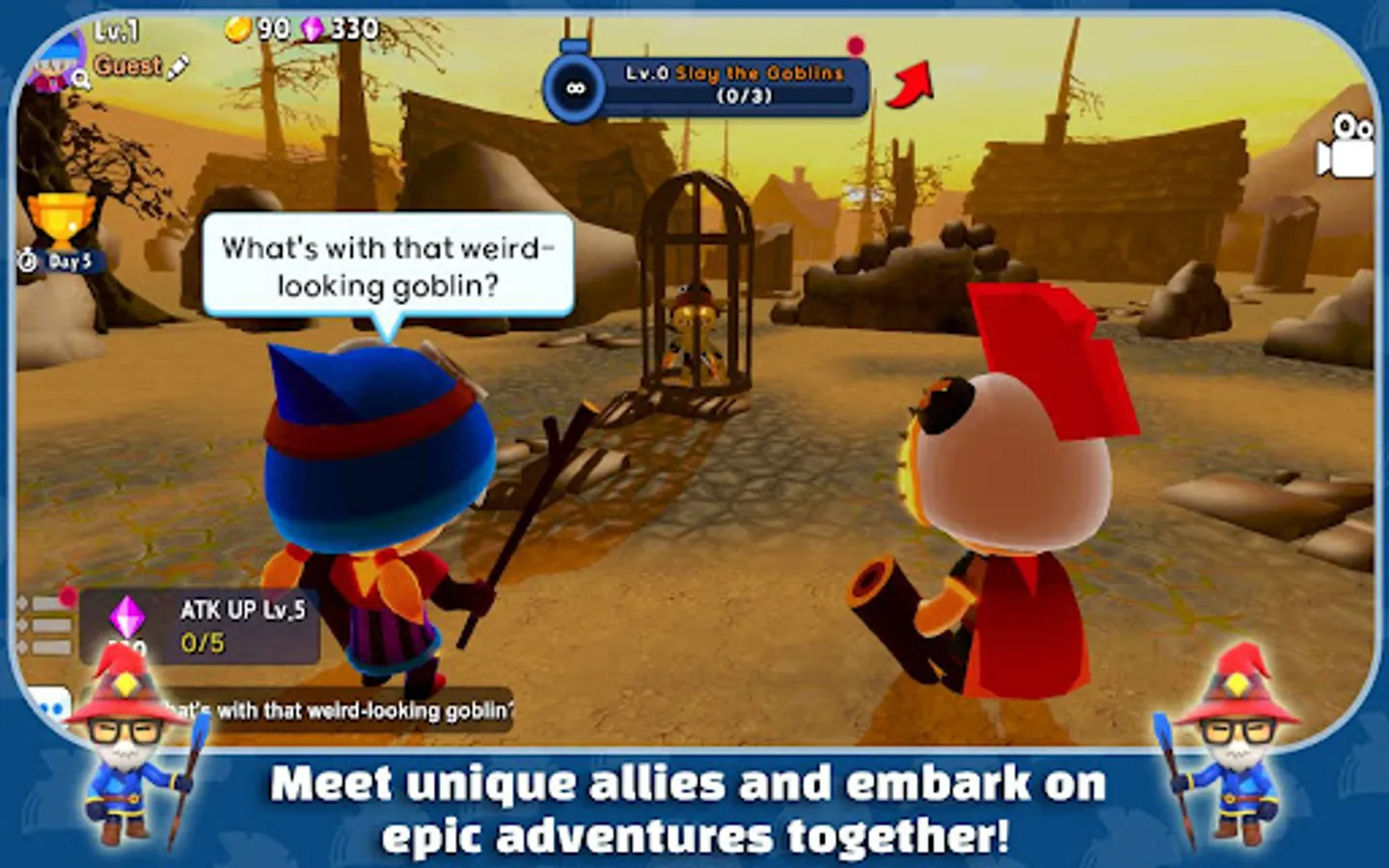The height and width of the screenshot is (868, 1389).
Task: Tap the trophy icon above Day 5
Action: point(60,220)
